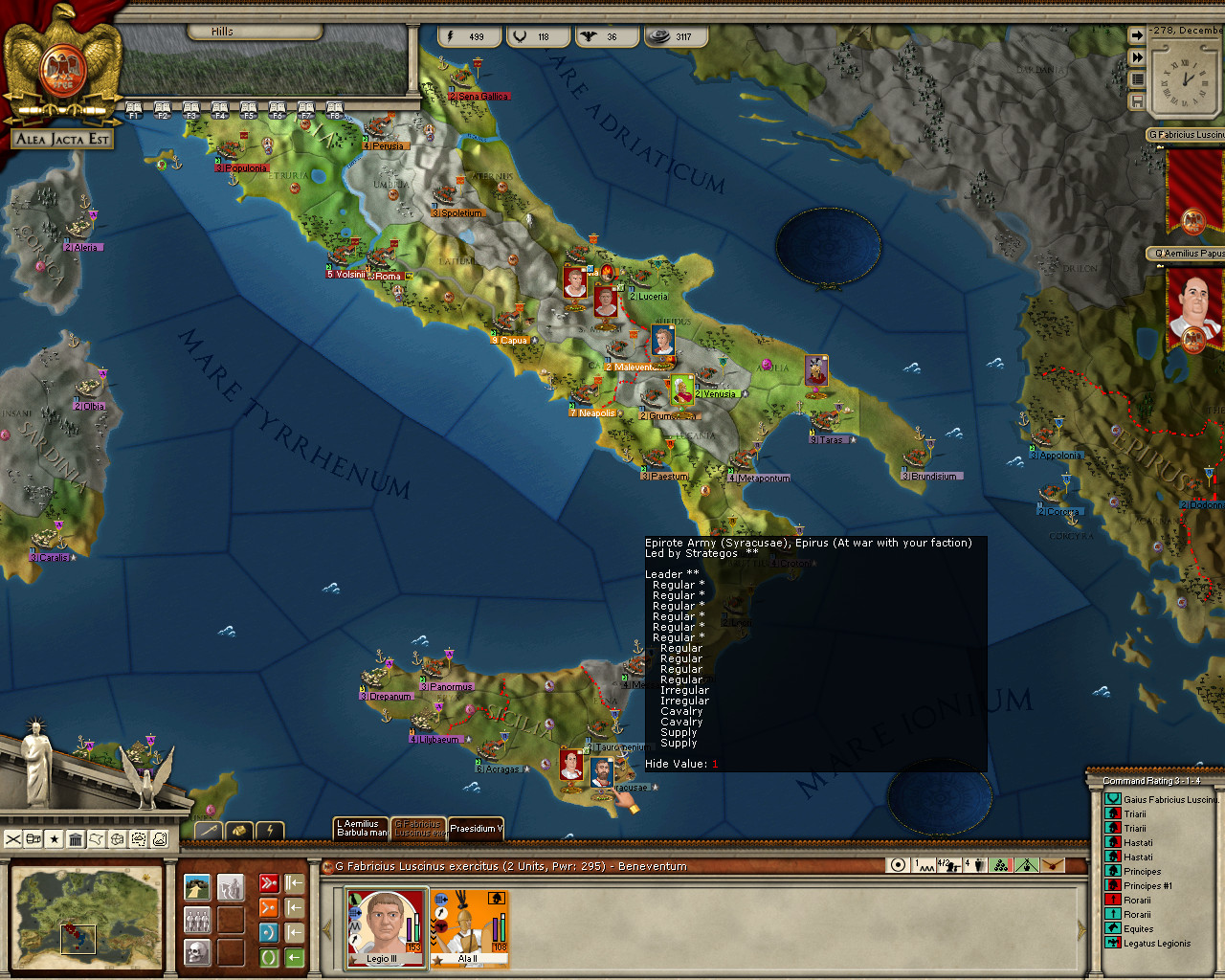
Task: Toggle the star map filter button
Action: pos(55,839)
